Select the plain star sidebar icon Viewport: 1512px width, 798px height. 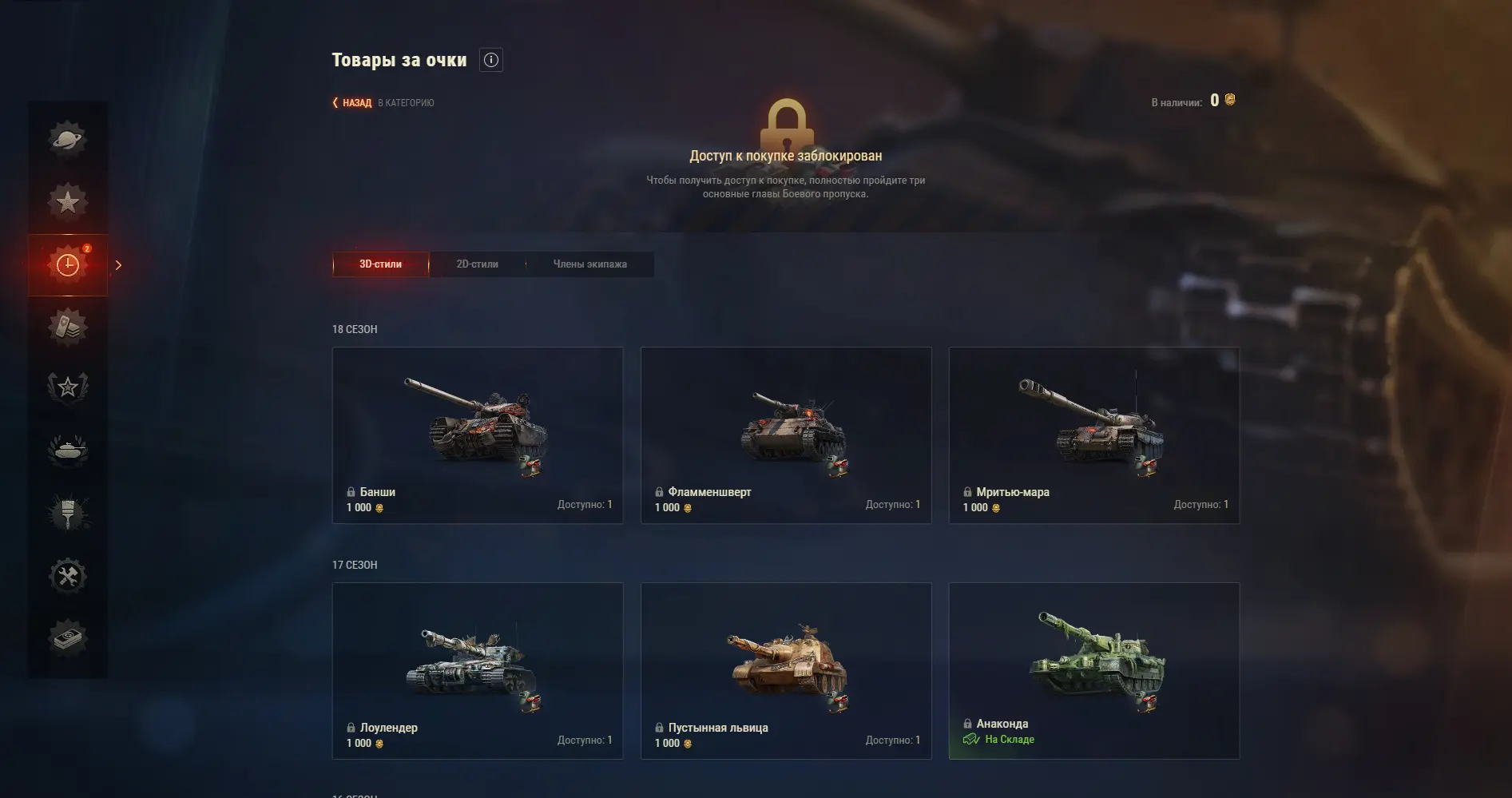click(68, 201)
